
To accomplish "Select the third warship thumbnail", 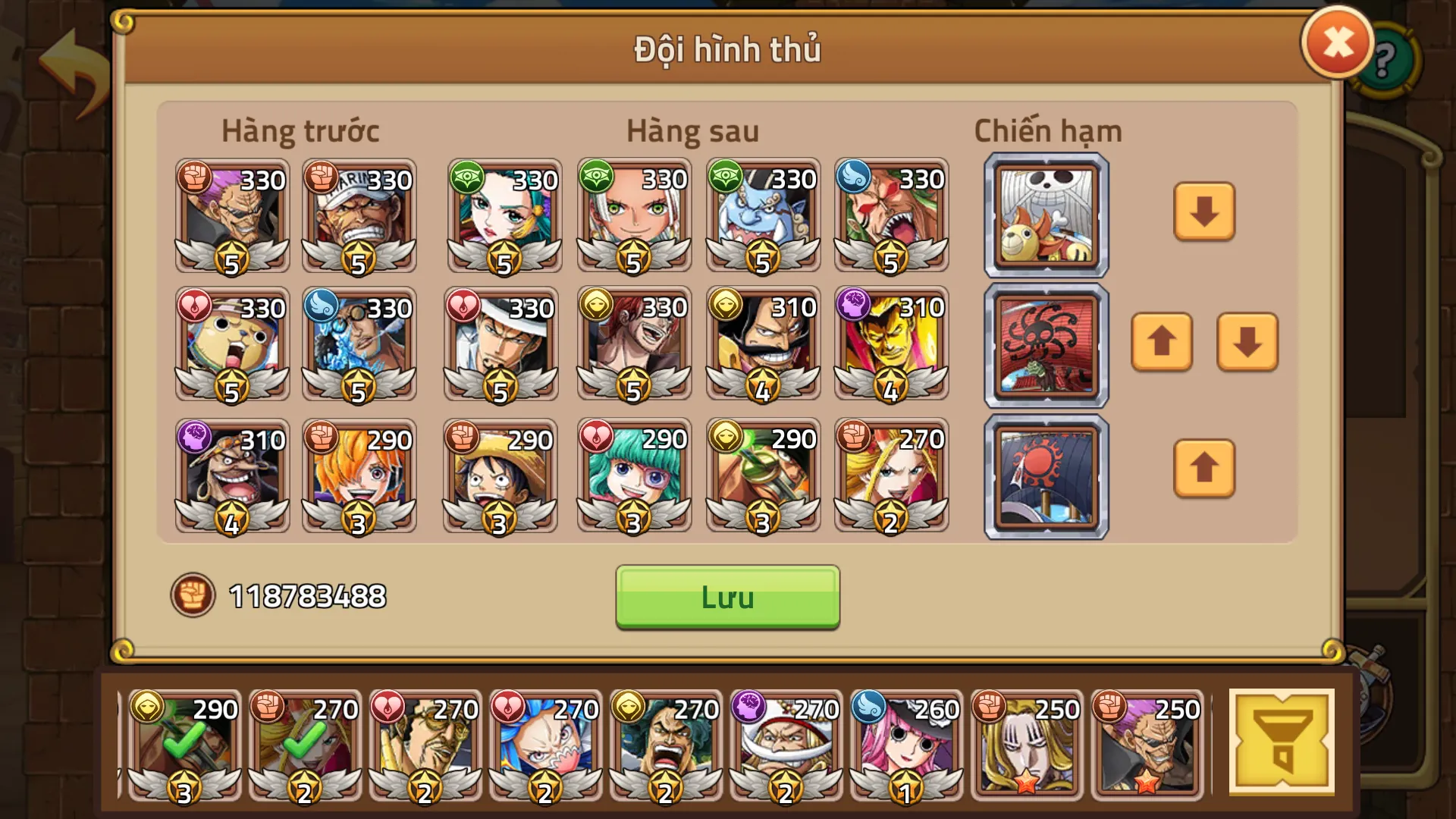I will point(1045,476).
